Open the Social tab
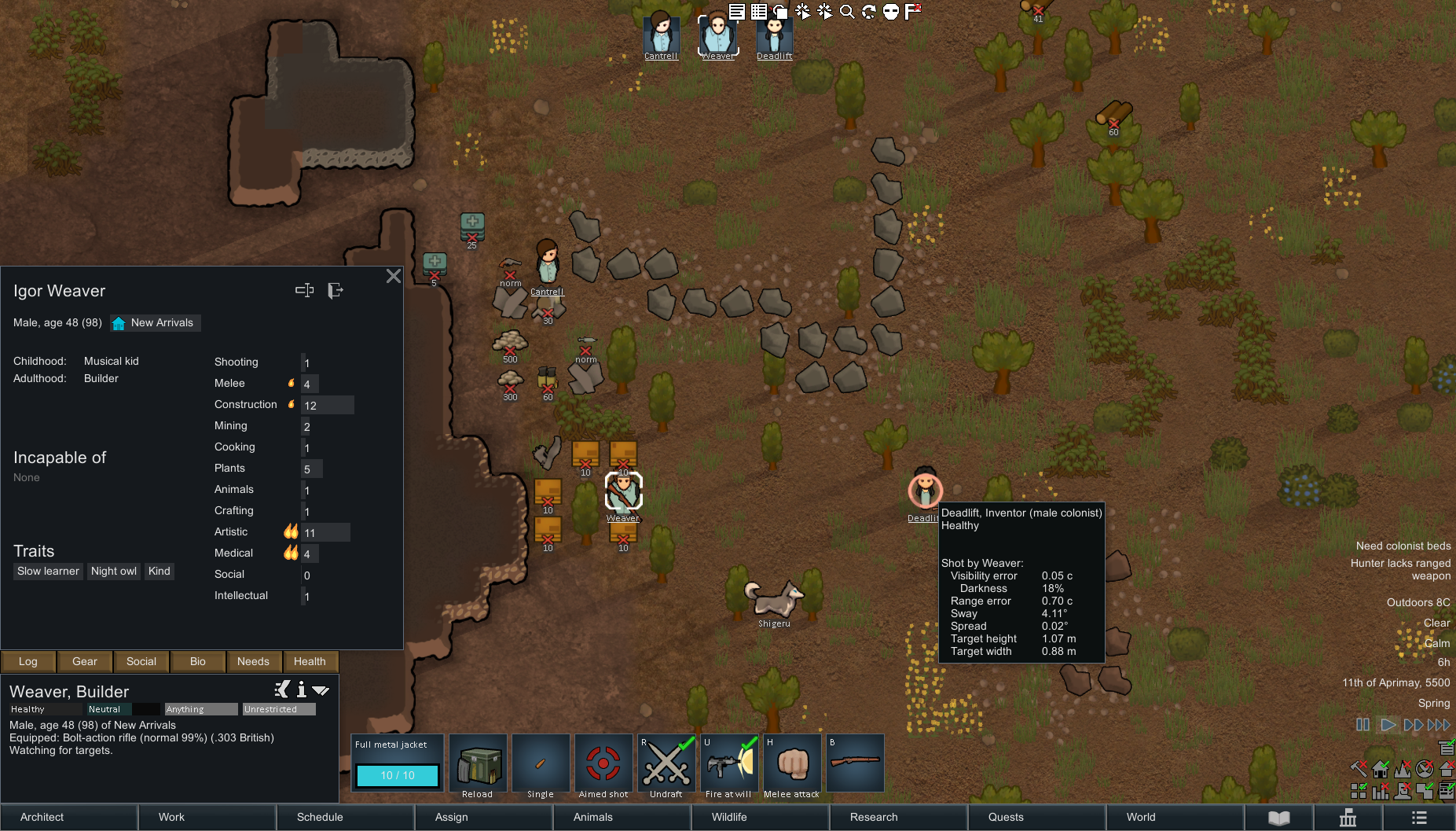1456x831 pixels. tap(141, 661)
